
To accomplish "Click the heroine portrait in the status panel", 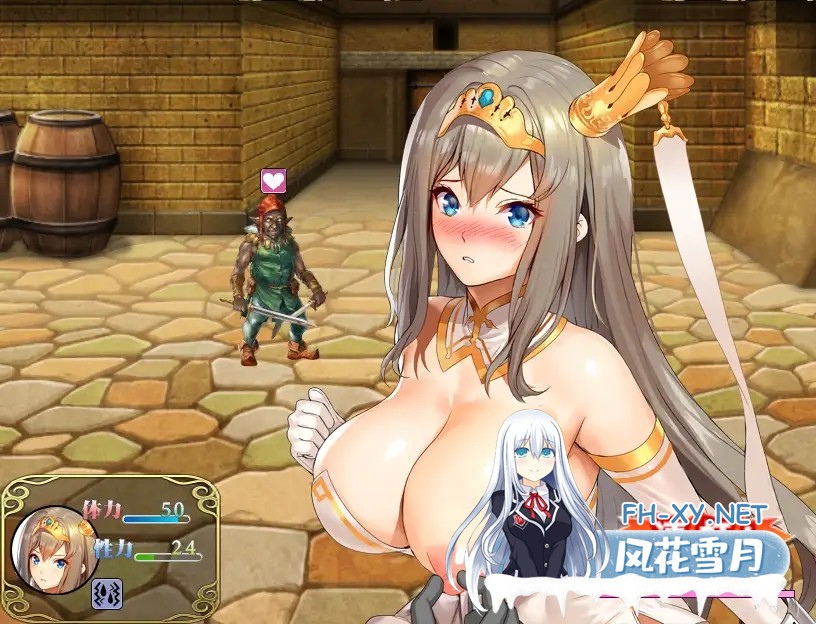I will click(52, 550).
